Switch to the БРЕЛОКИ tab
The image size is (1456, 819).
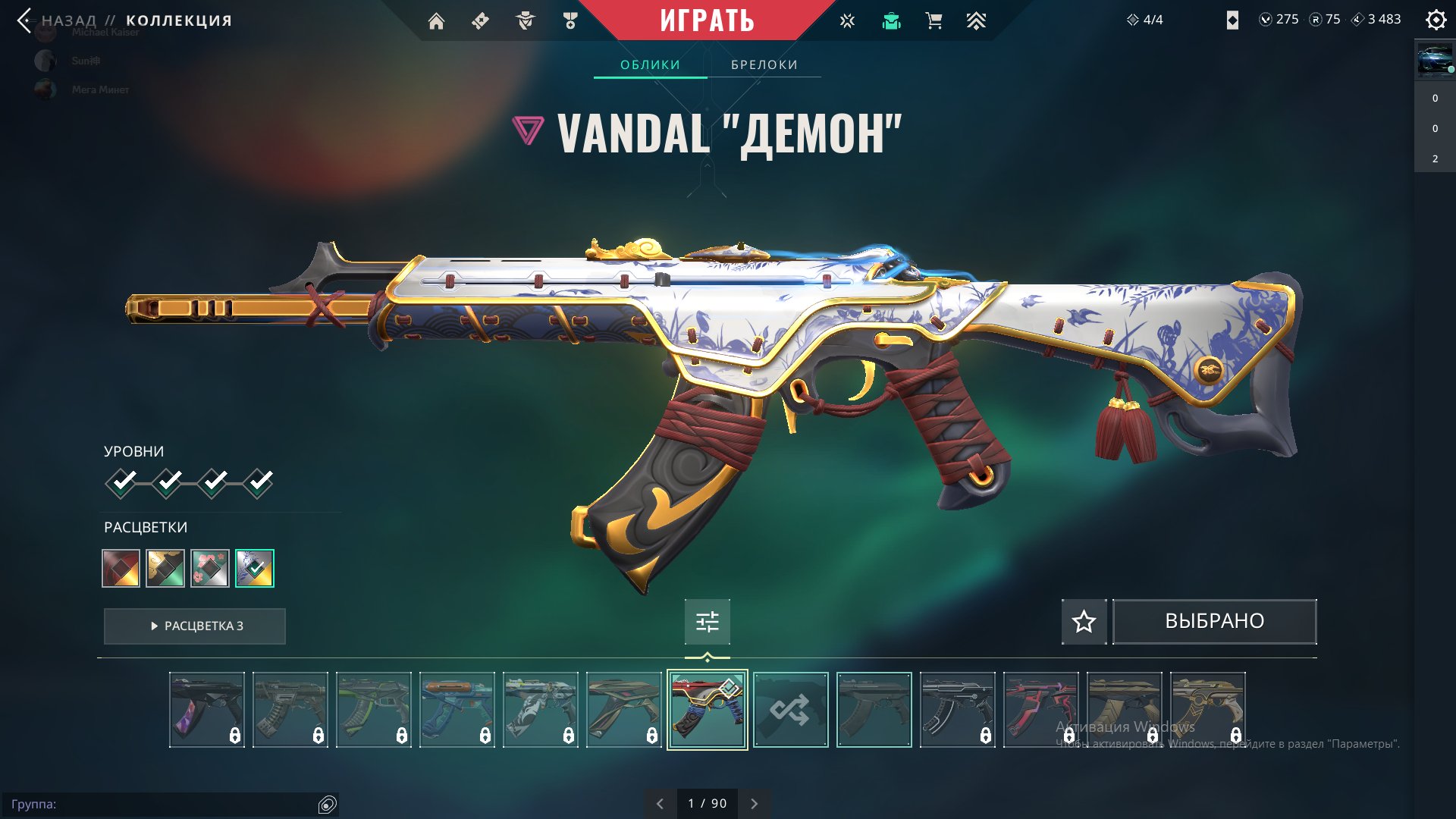click(x=764, y=64)
